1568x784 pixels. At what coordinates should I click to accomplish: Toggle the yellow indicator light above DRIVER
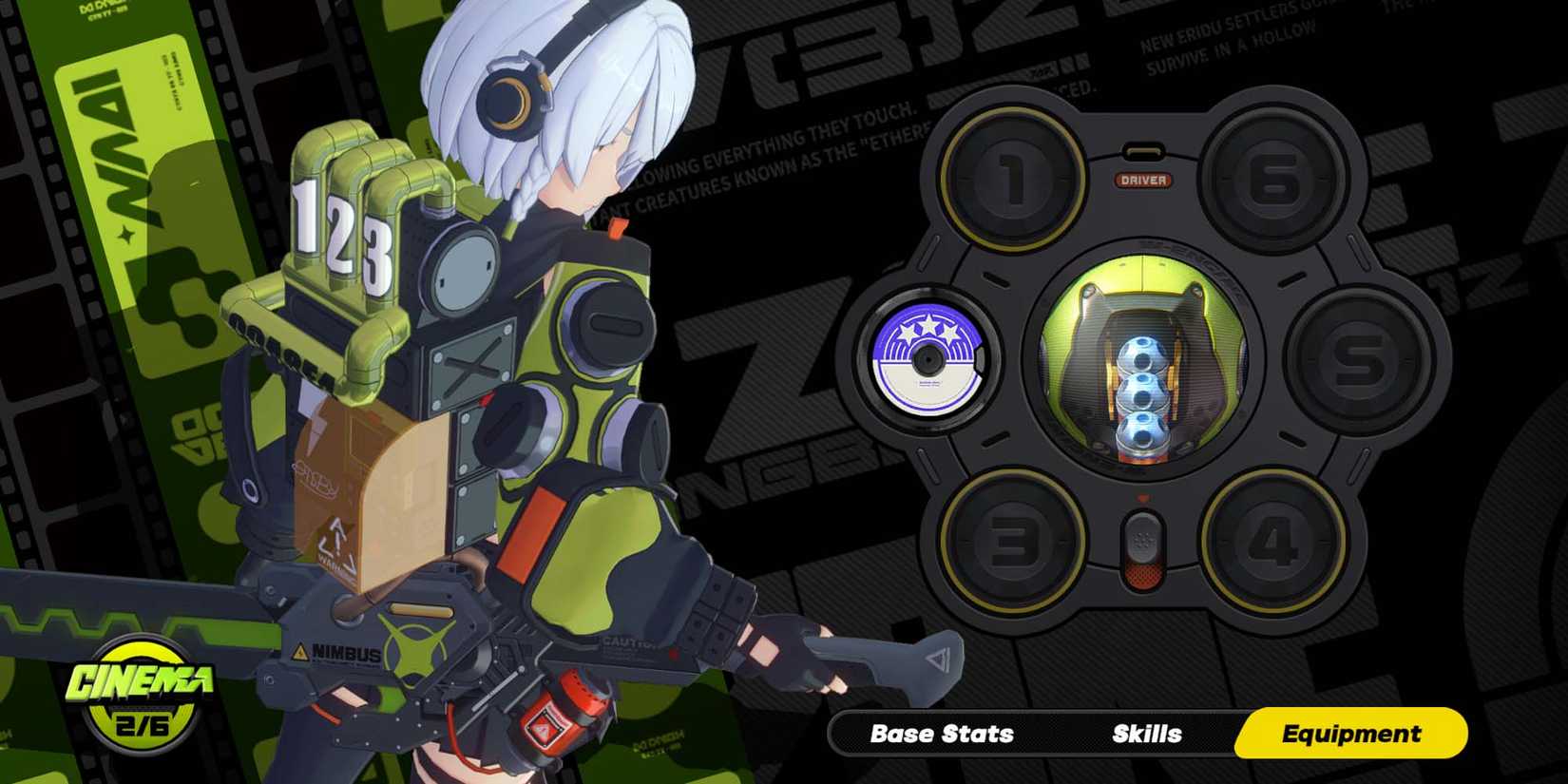[1143, 150]
